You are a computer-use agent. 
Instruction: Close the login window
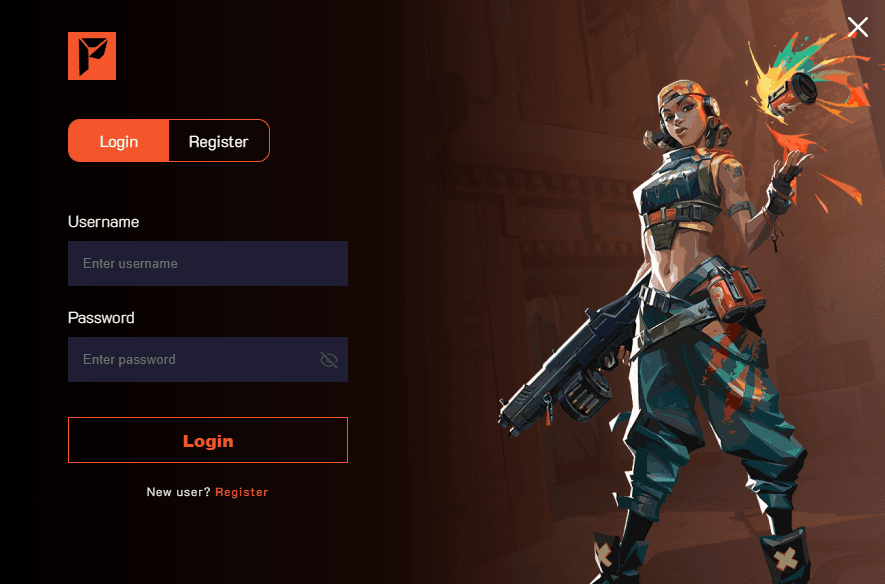click(858, 27)
